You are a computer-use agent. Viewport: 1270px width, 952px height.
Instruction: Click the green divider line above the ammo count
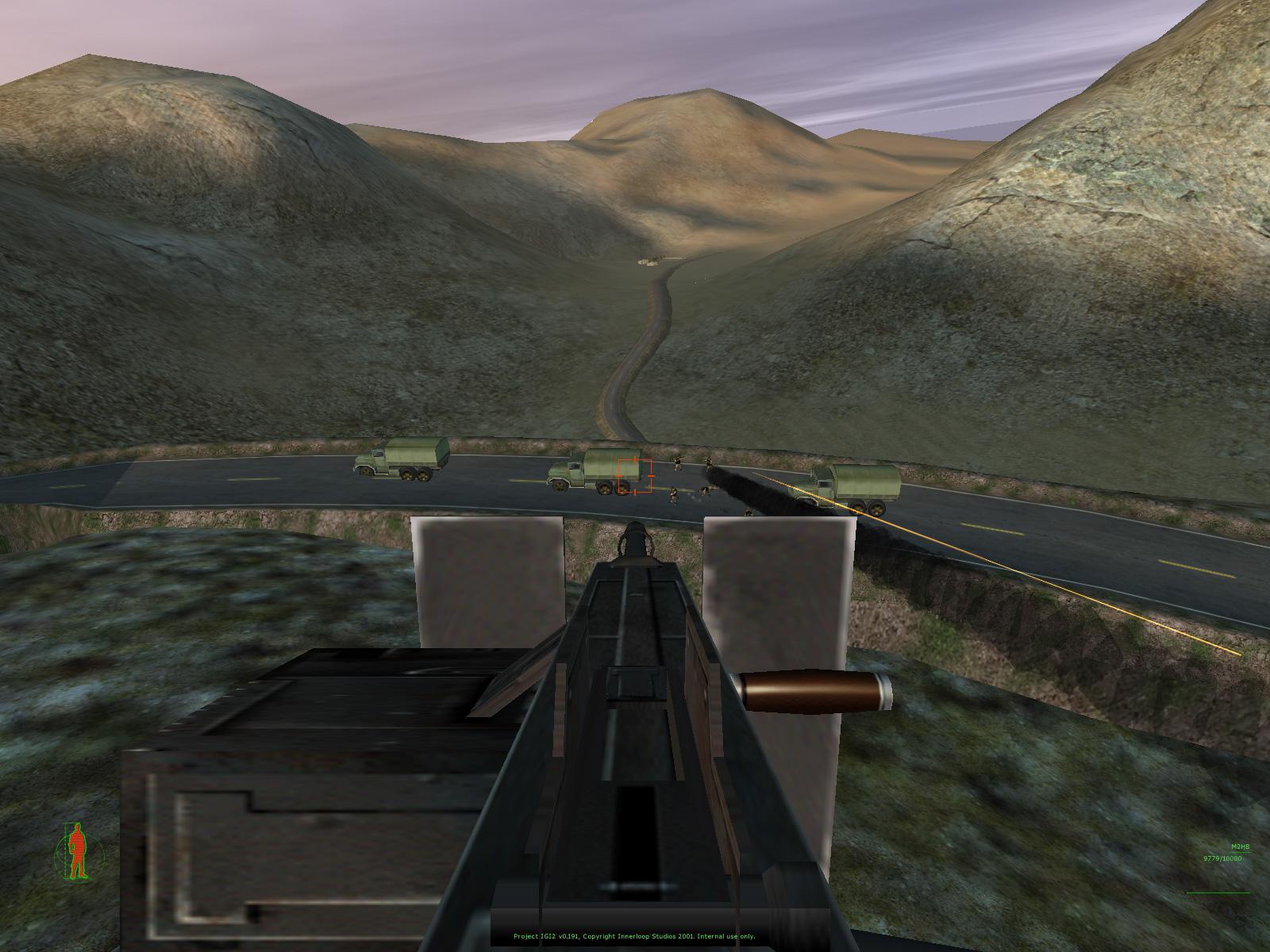[x=1240, y=852]
